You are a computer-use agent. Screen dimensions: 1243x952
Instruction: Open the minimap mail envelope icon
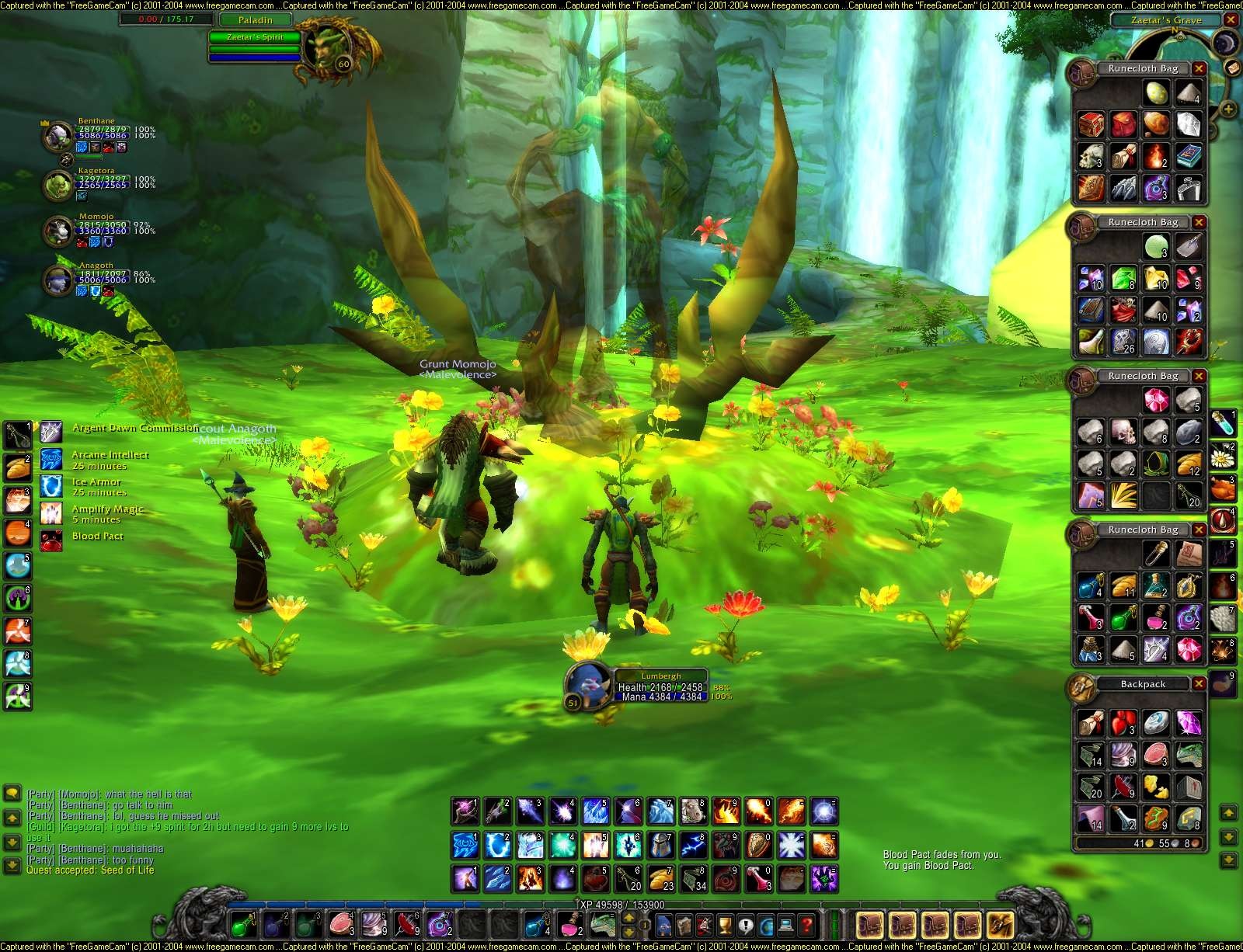[x=1232, y=68]
